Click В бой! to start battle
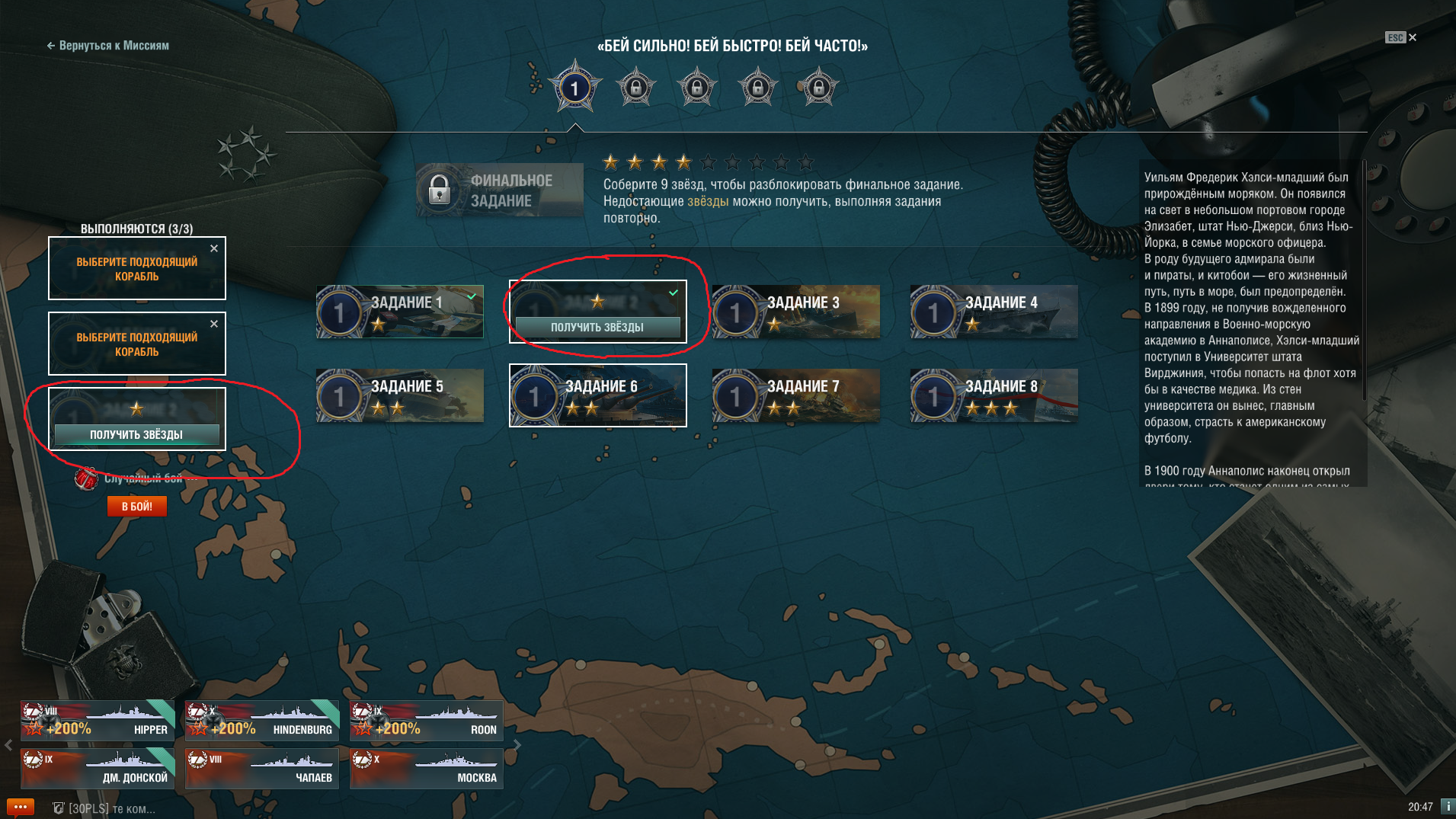 (137, 507)
